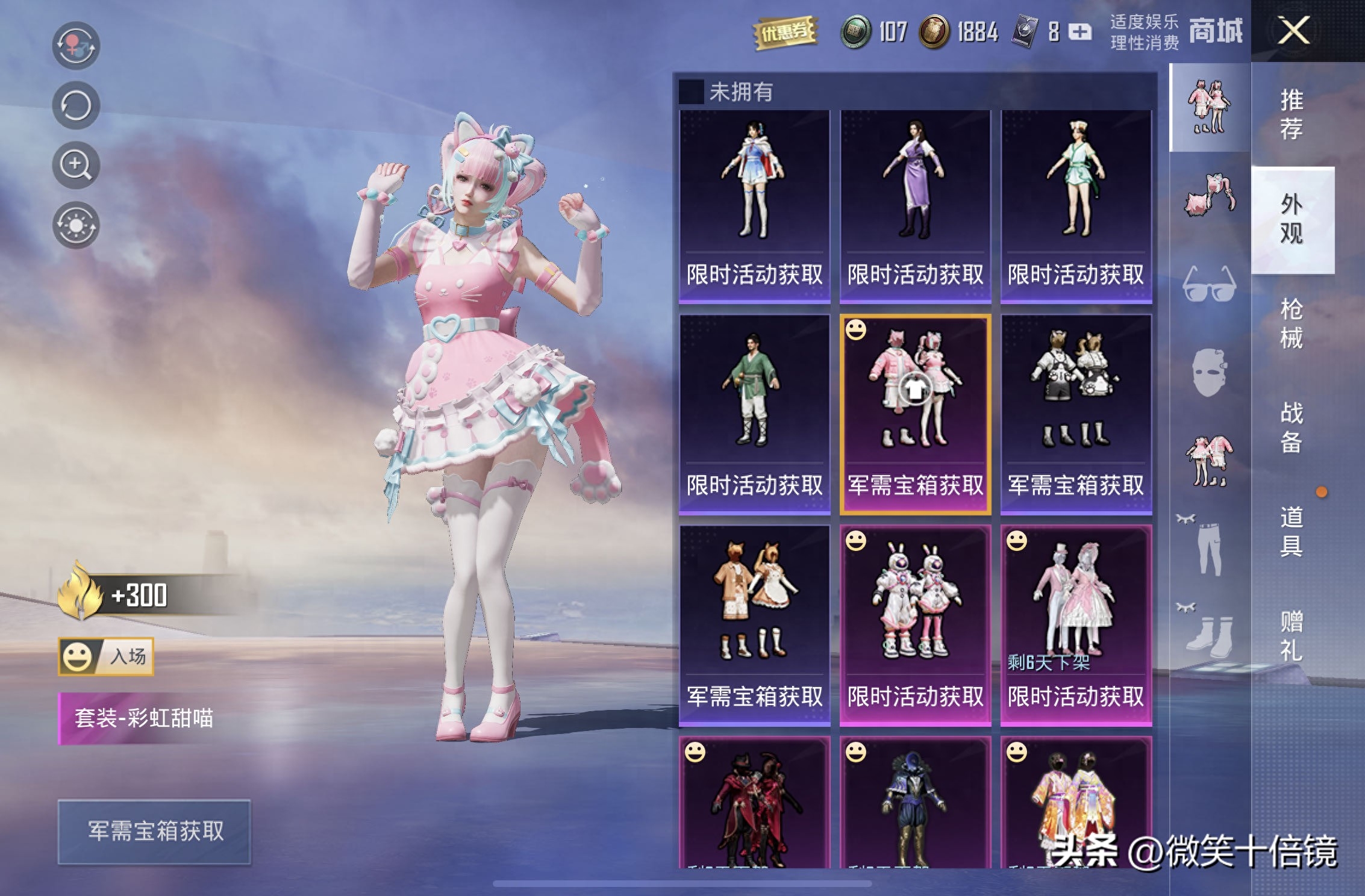Play the 入场 entrance emote preview
The width and height of the screenshot is (1365, 896).
coord(106,656)
